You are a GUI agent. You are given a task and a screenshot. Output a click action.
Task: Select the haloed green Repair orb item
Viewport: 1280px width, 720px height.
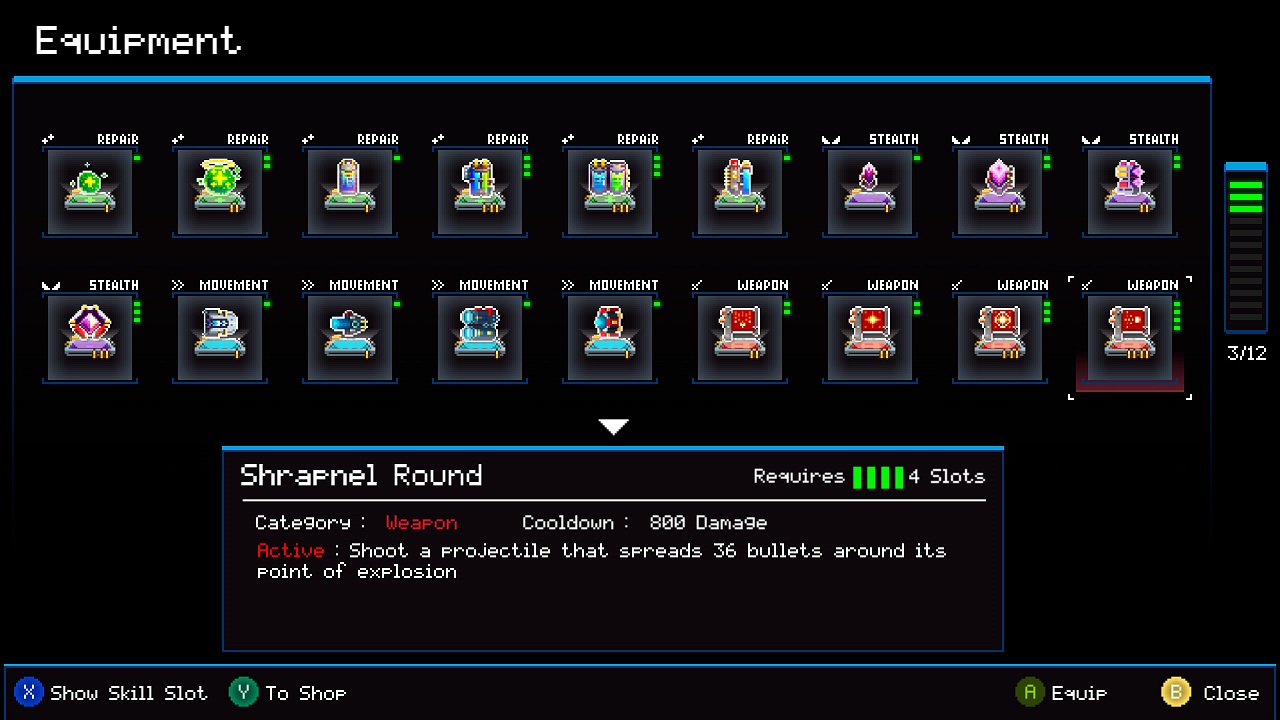pos(220,191)
